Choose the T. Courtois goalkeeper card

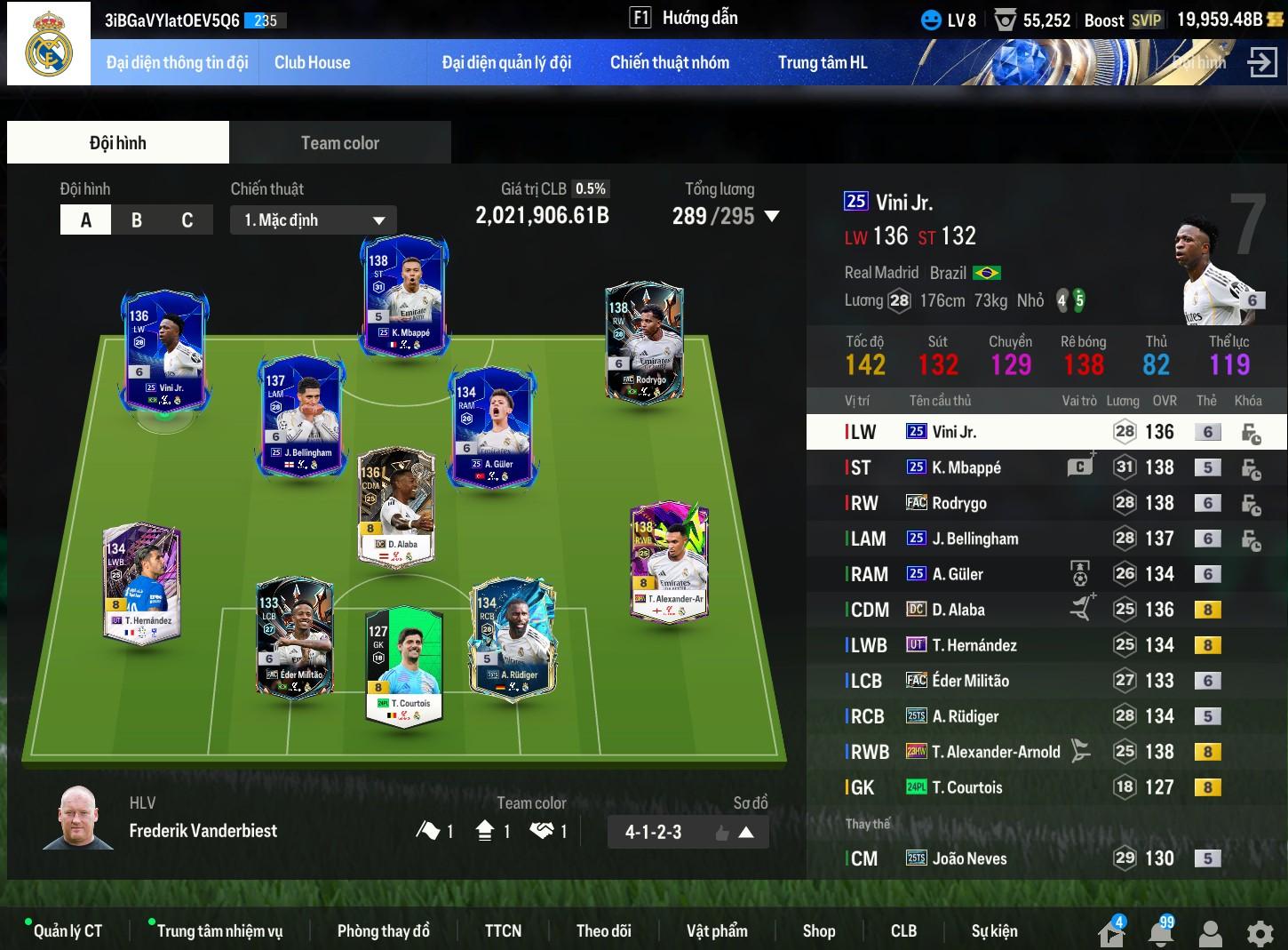404,665
